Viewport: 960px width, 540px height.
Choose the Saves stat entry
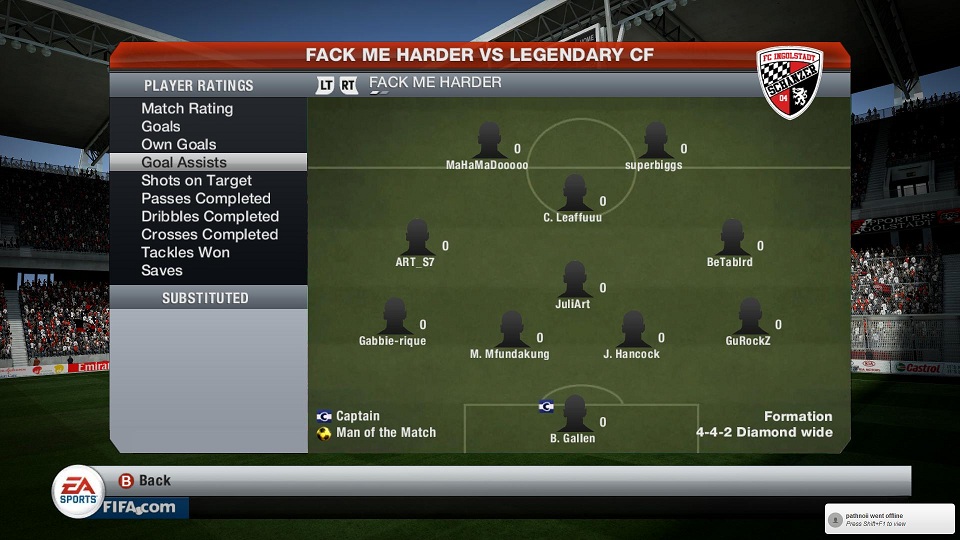[x=162, y=271]
